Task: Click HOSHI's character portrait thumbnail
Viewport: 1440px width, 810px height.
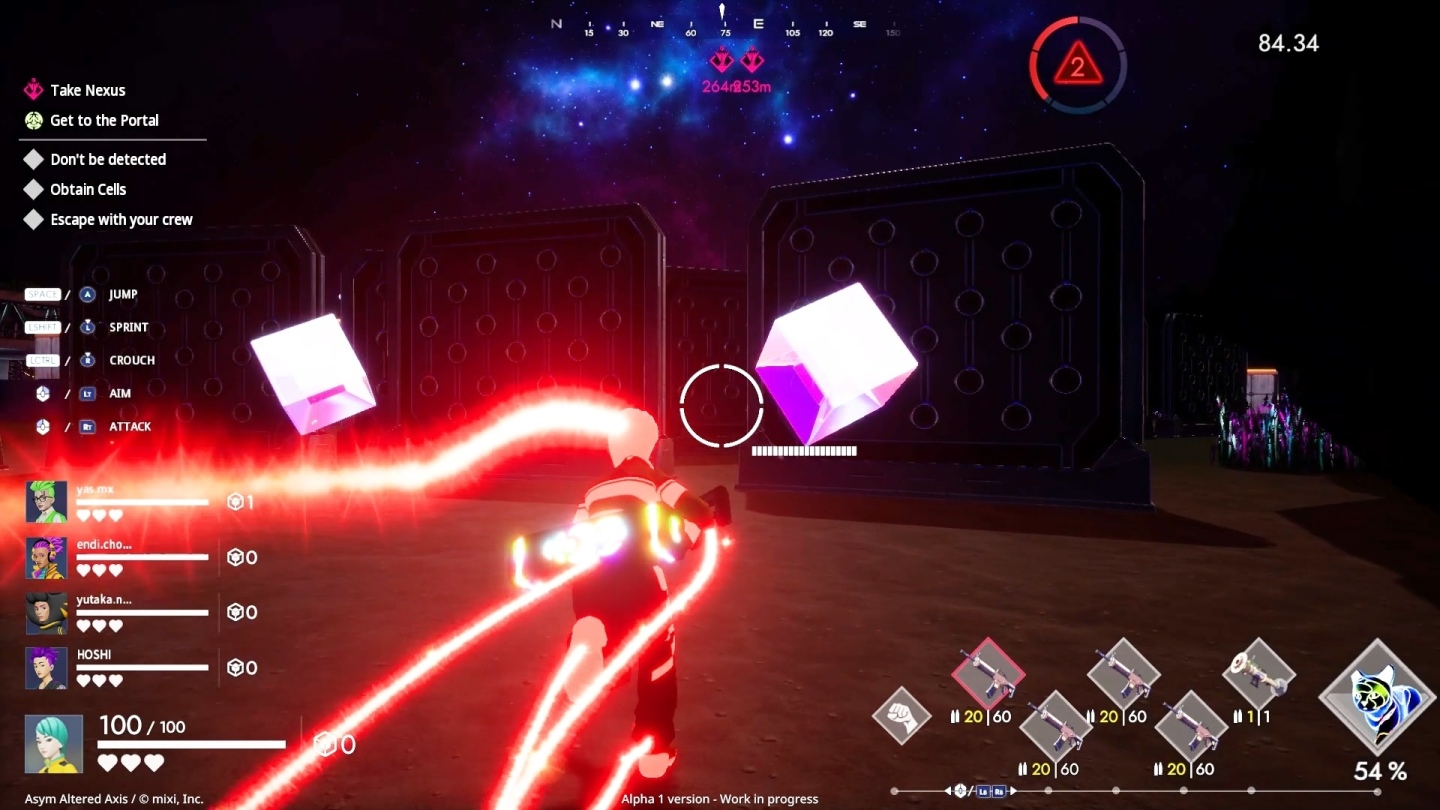Action: click(45, 668)
